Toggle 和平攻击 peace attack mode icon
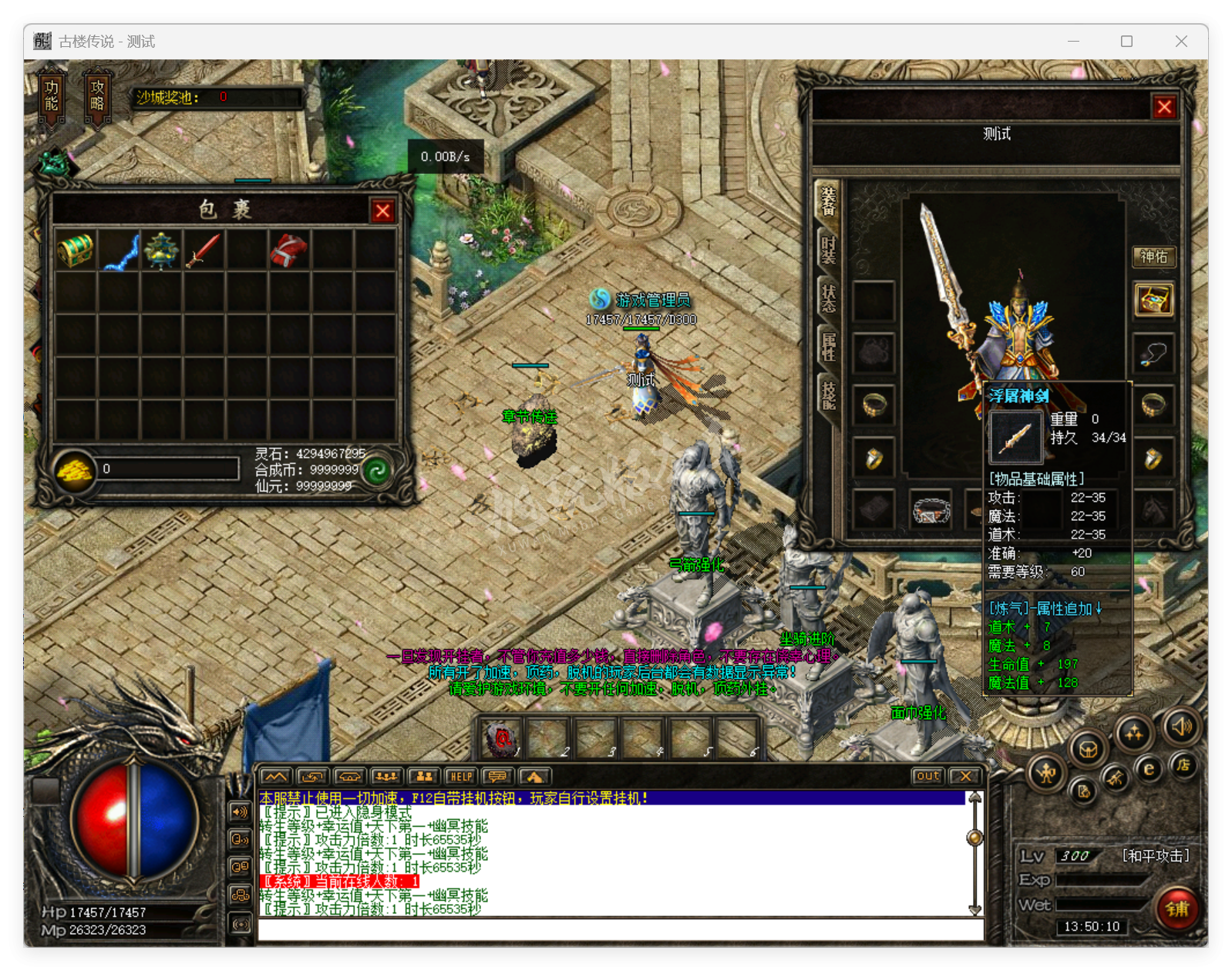Screen dimensions: 1232x971 tap(1045, 774)
